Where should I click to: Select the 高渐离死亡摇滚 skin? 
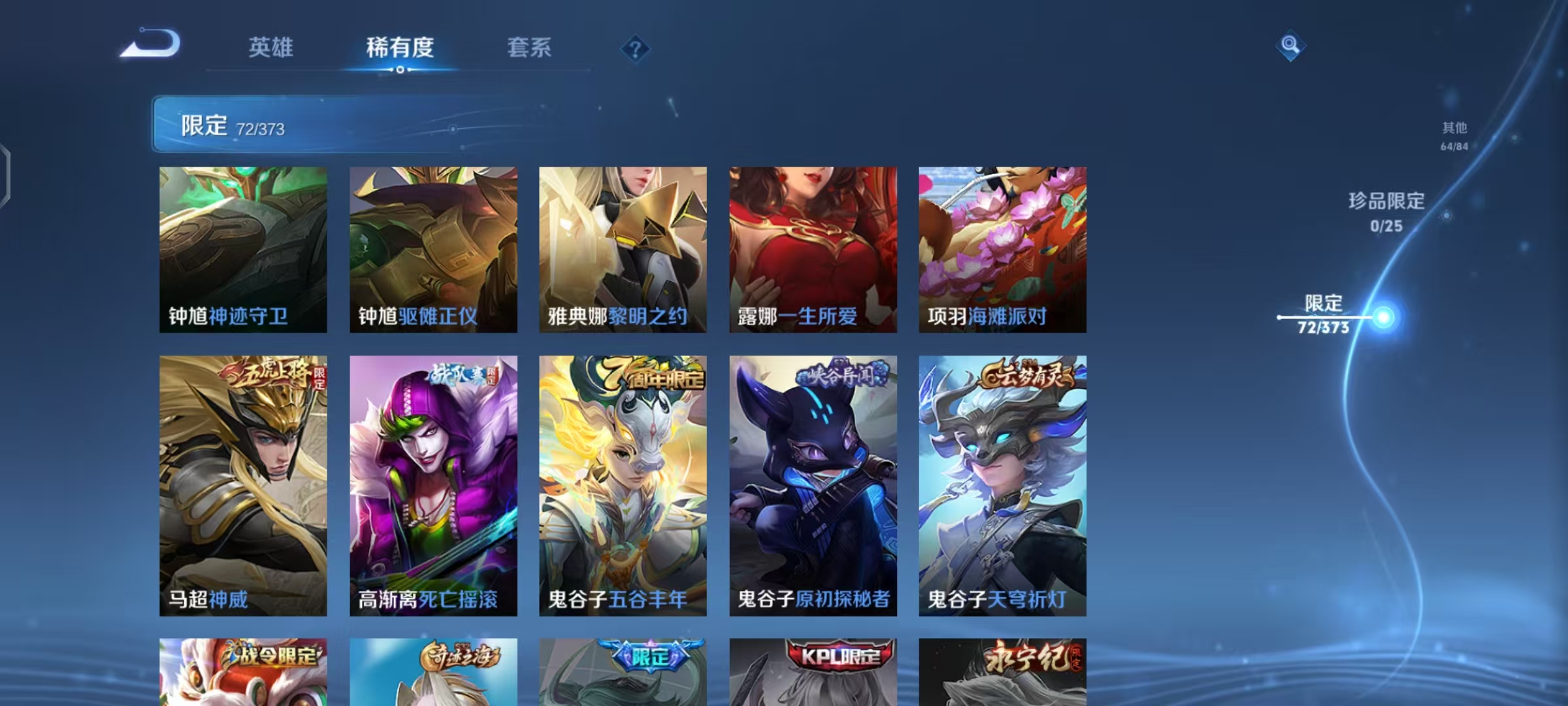(x=433, y=484)
